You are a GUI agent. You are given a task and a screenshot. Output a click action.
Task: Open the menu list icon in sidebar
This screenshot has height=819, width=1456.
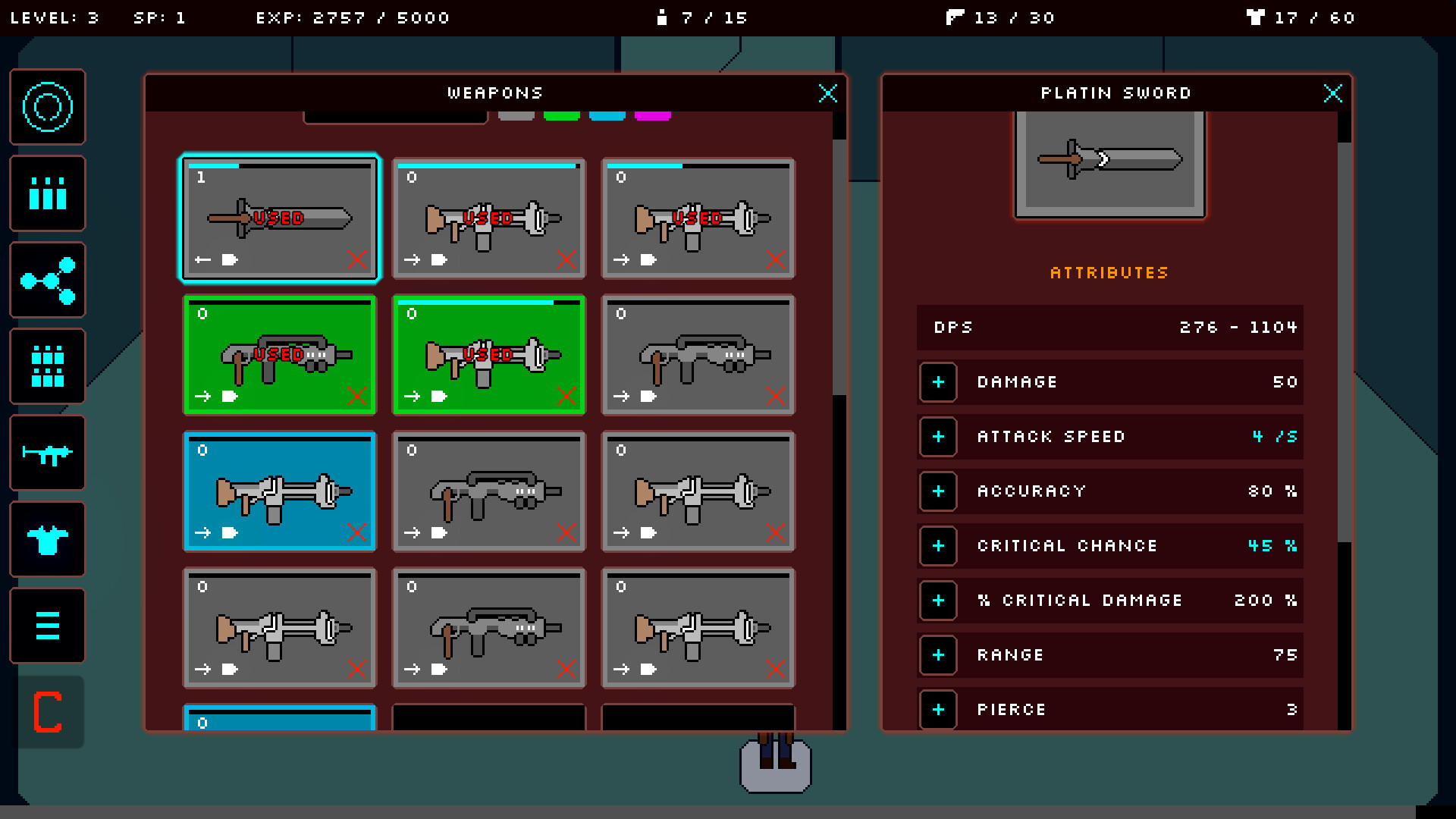point(47,626)
